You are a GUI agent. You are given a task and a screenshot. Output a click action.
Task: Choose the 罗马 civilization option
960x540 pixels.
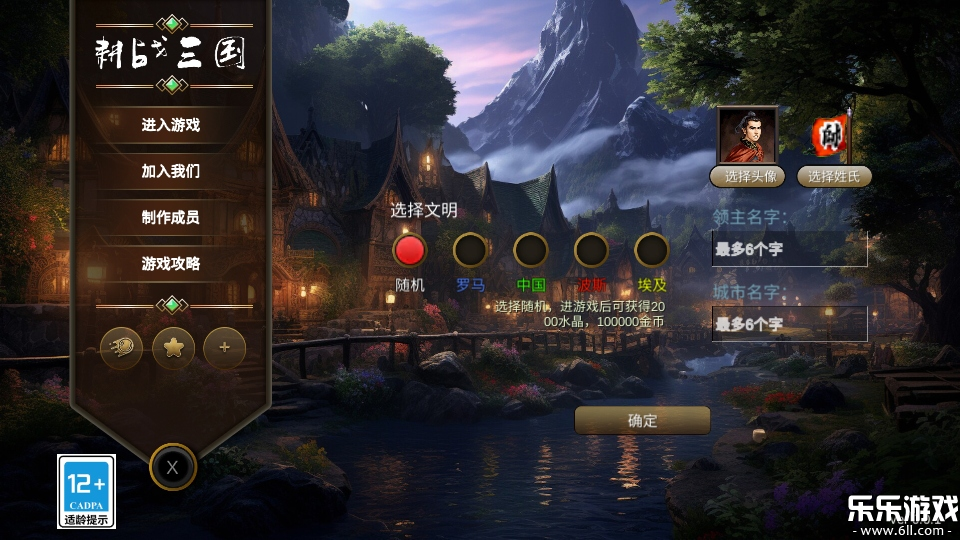pos(470,250)
